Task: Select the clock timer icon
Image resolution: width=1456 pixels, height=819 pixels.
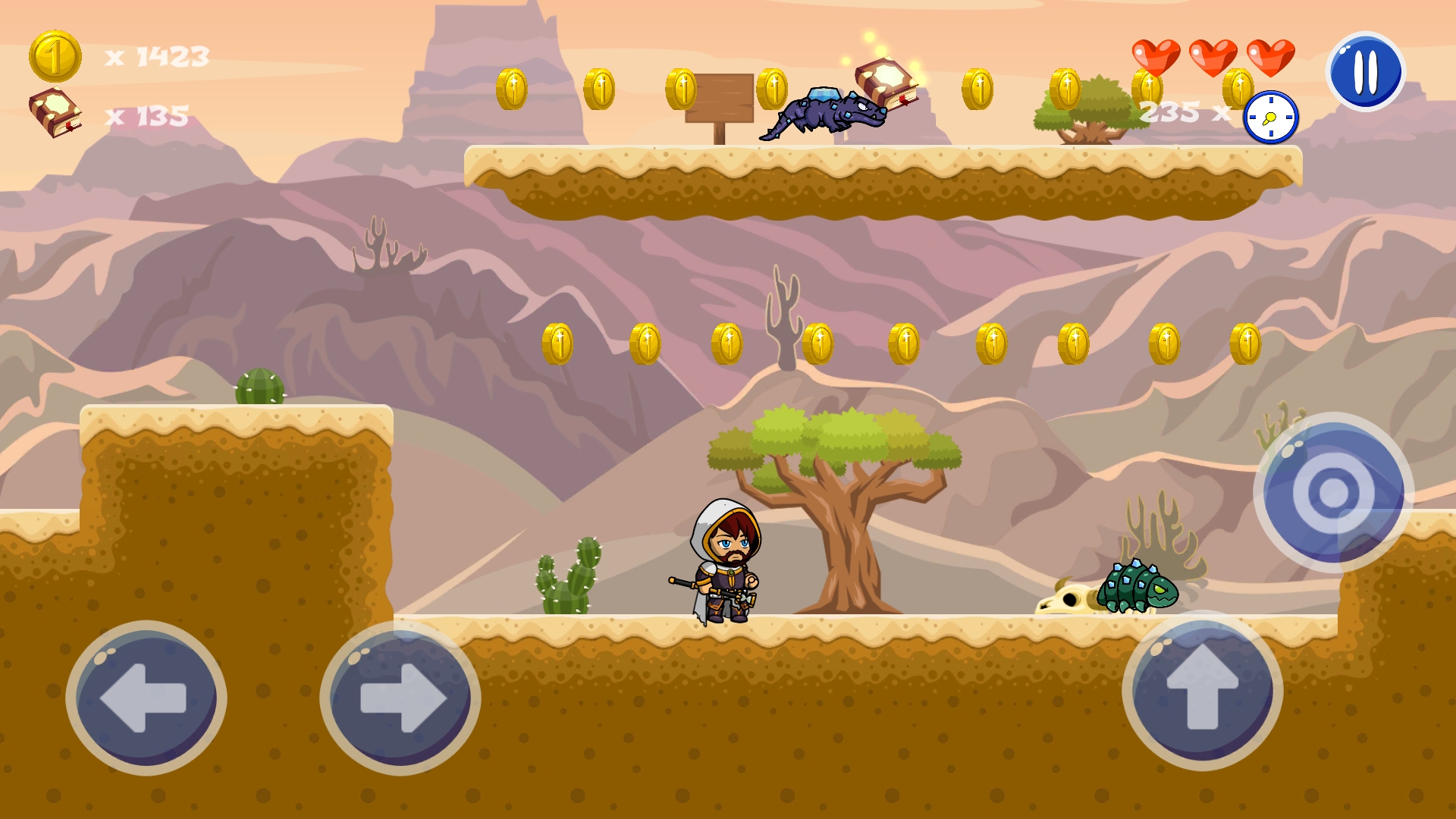Action: (1270, 118)
